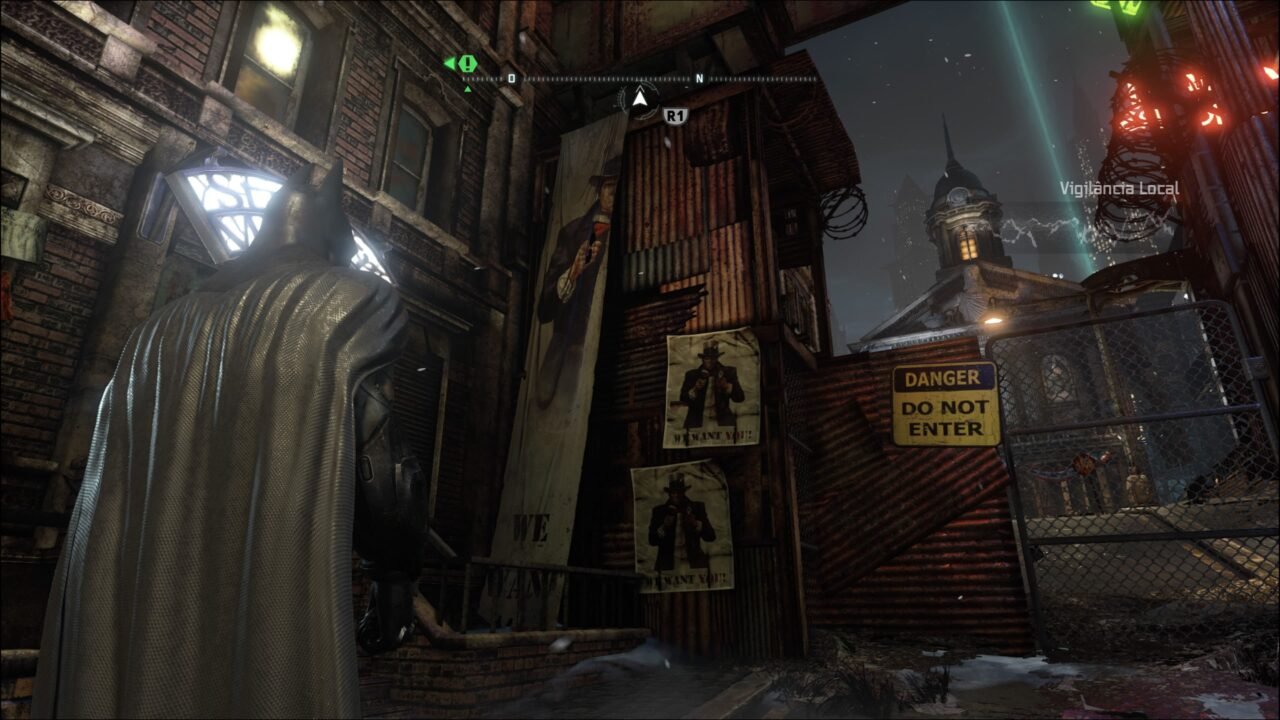Click the green arrow beside the objective icon
Viewport: 1280px width, 720px height.
[452, 61]
